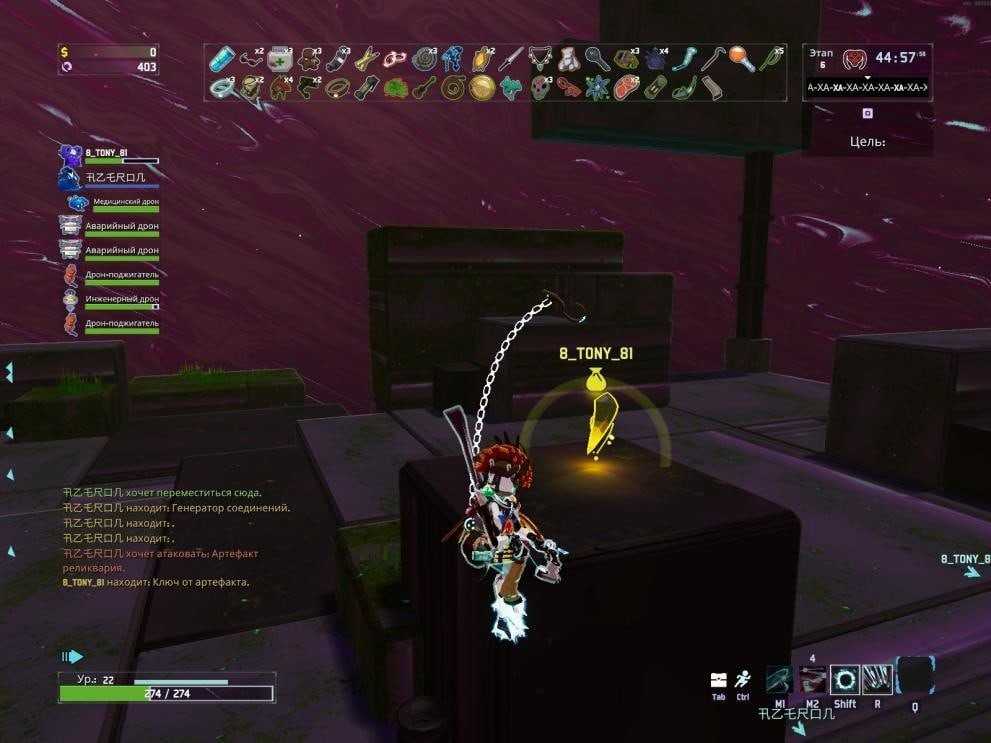Select the Инженерный дрон ally row

110,300
